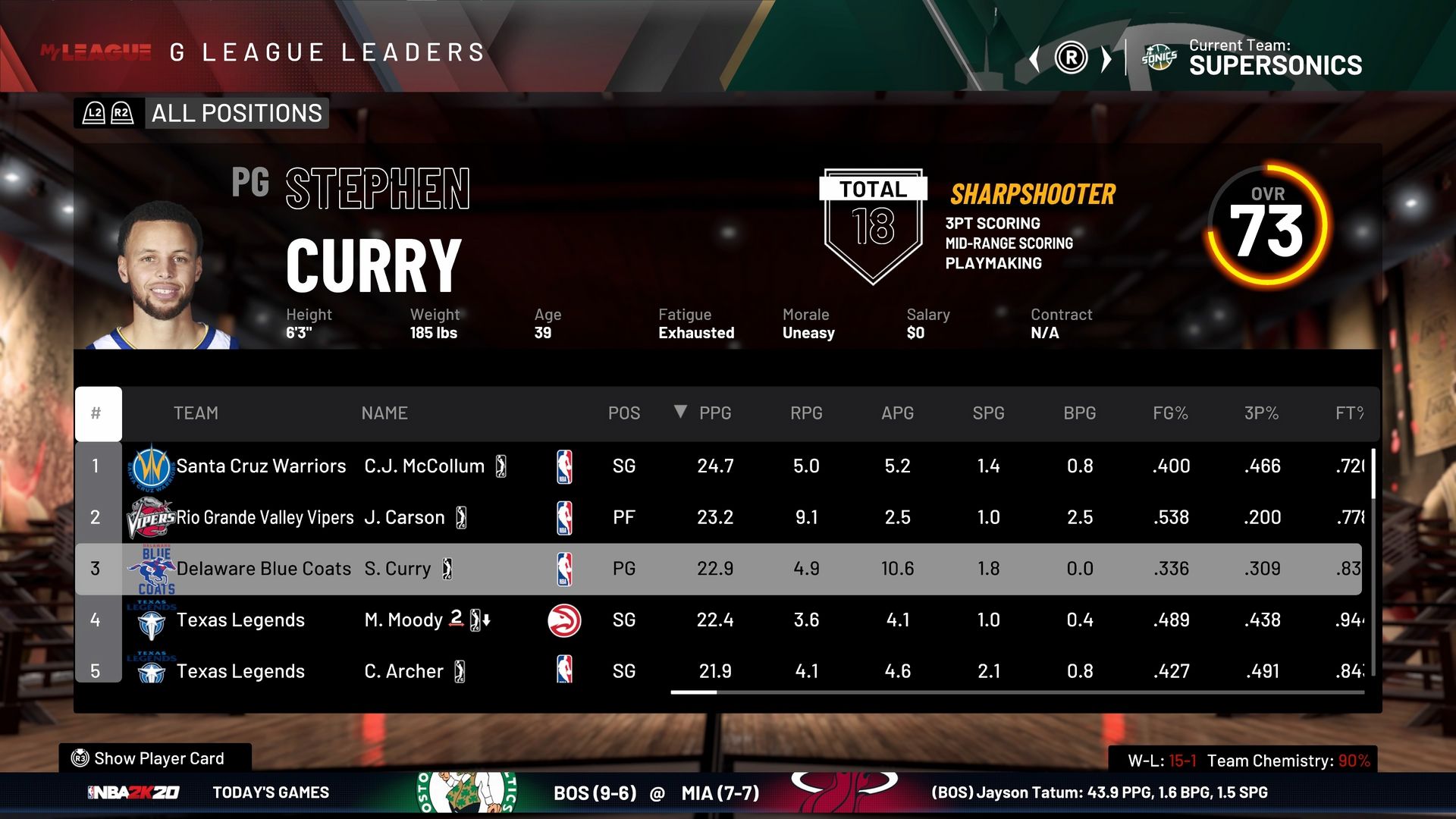1456x819 pixels.
Task: Switch to the ALL POSITIONS filter tab
Action: [235, 114]
